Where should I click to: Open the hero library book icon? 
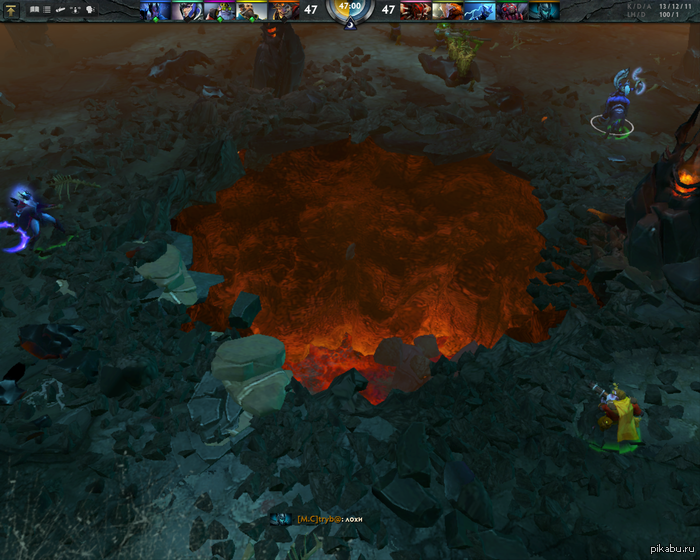tap(34, 9)
